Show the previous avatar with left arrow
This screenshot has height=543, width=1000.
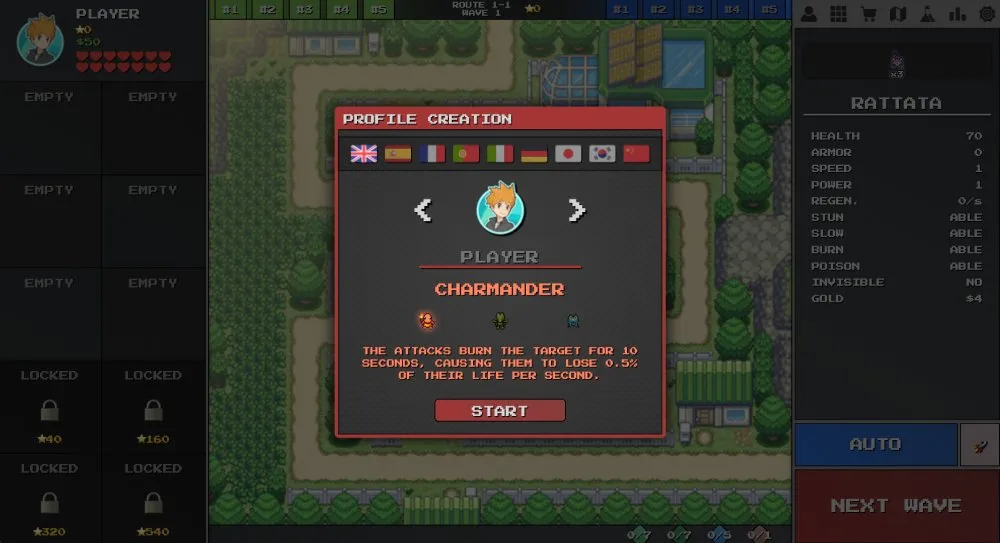pos(423,209)
